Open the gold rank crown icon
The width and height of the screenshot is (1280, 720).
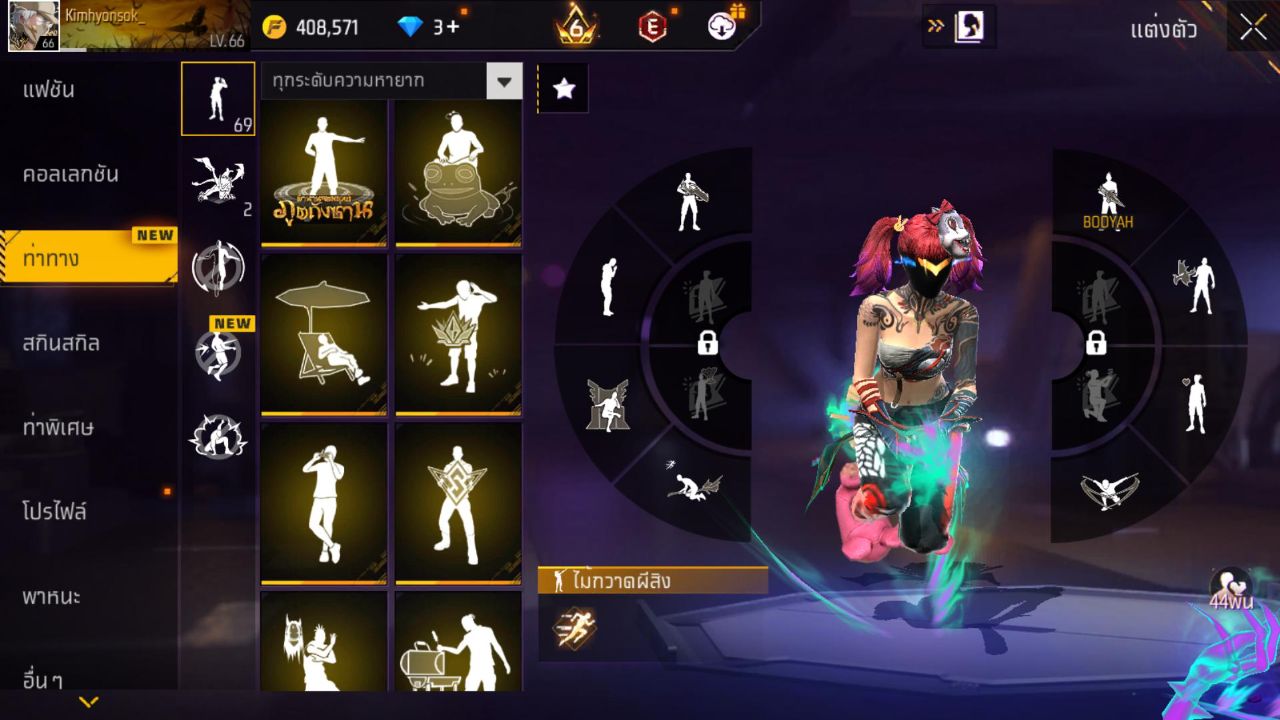point(576,27)
